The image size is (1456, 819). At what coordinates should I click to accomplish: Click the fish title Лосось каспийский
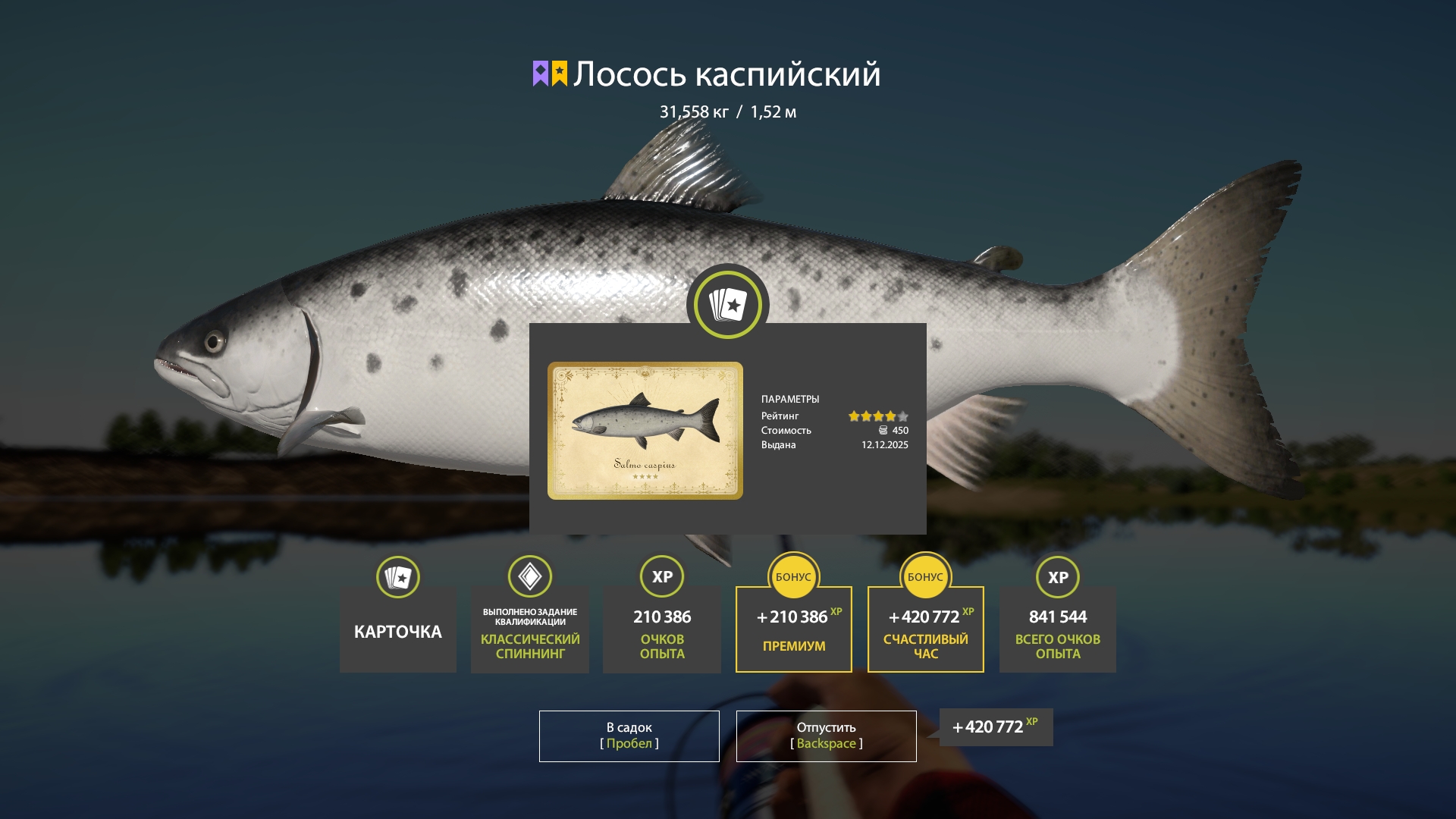pyautogui.click(x=726, y=74)
